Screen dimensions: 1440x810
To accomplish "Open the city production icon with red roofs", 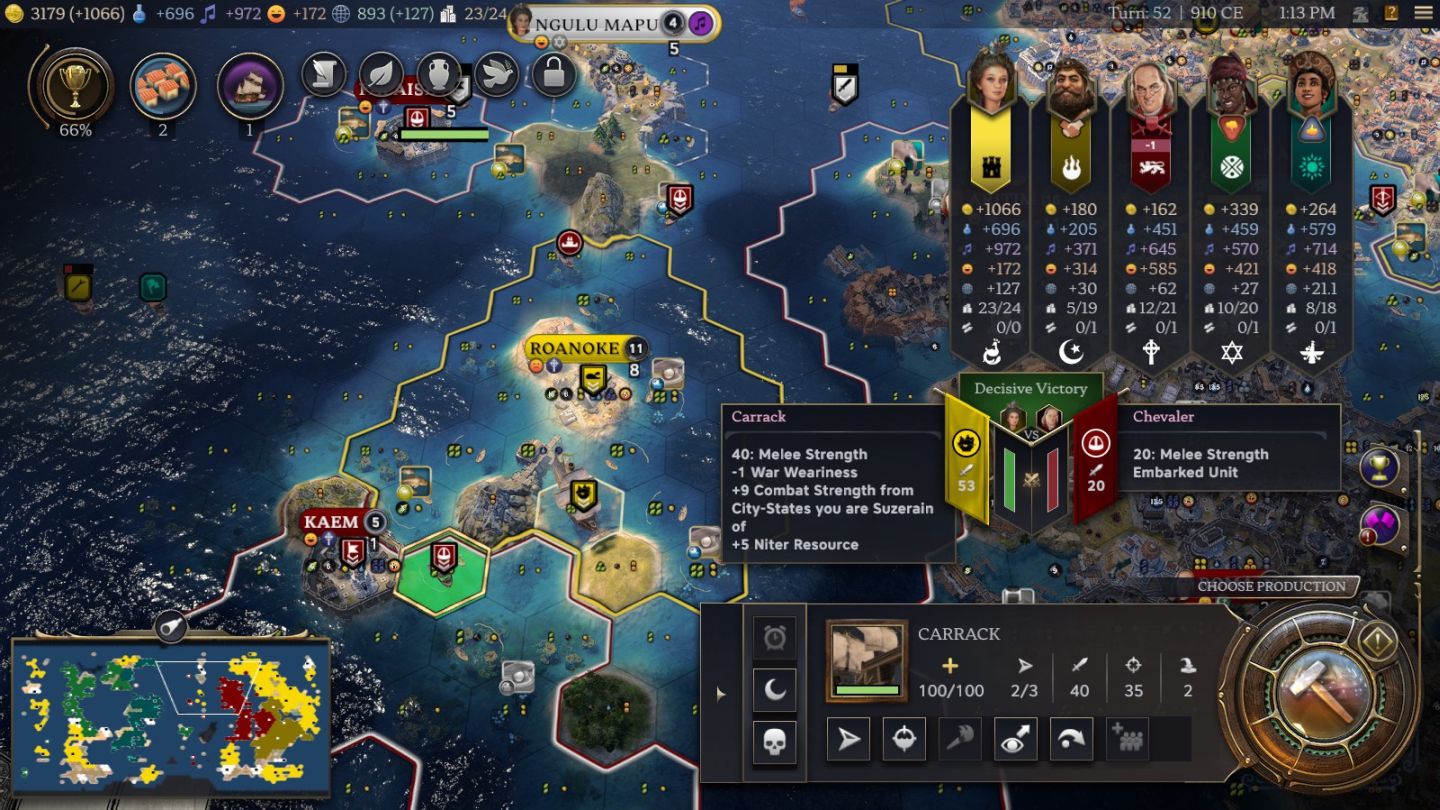I will tap(163, 87).
